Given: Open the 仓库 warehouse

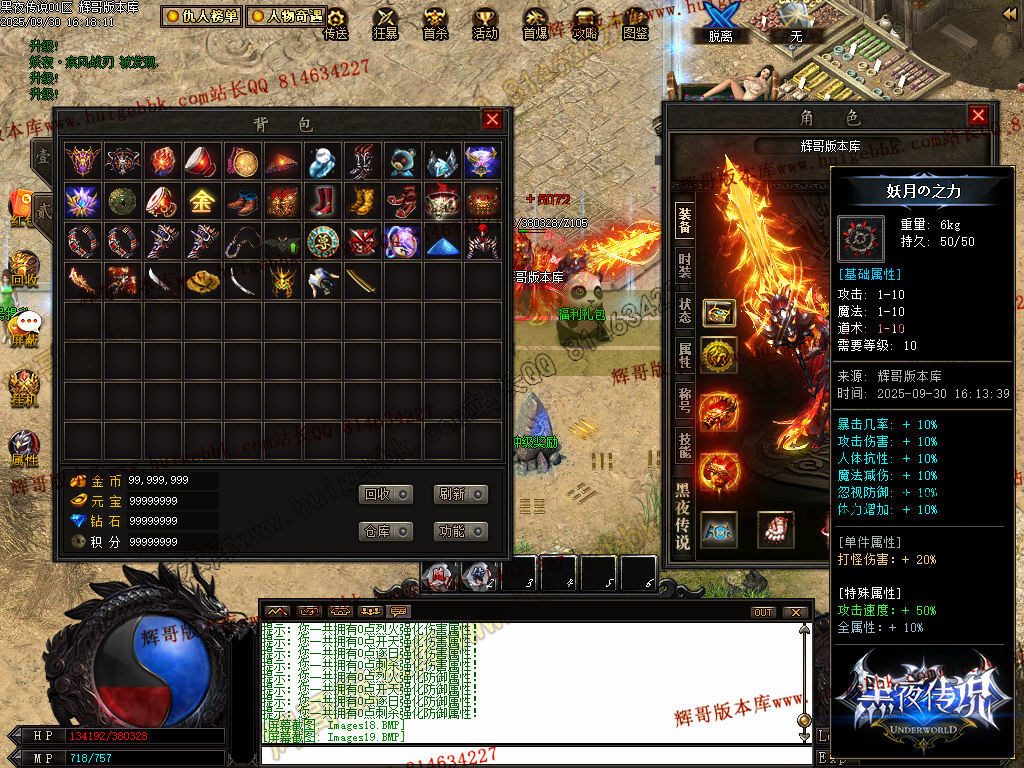Looking at the screenshot, I should (386, 531).
